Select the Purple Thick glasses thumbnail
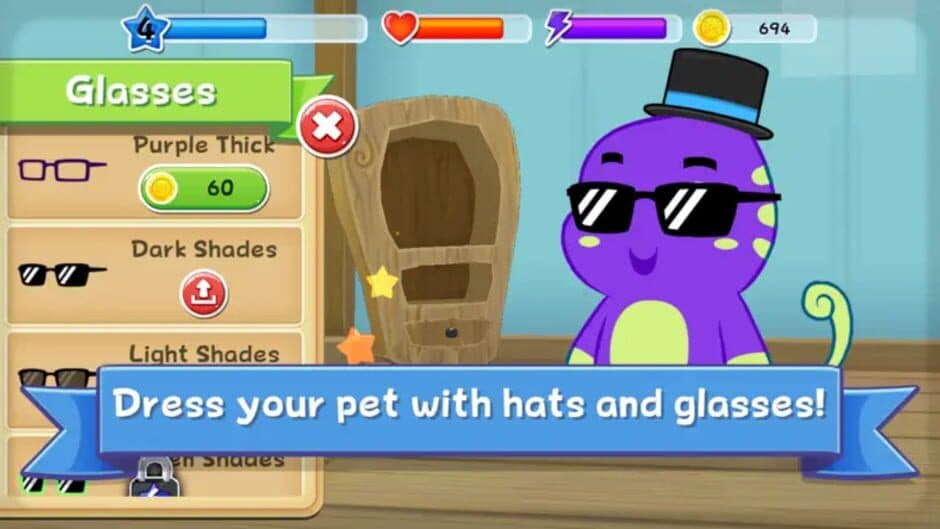The image size is (940, 529). (61, 169)
